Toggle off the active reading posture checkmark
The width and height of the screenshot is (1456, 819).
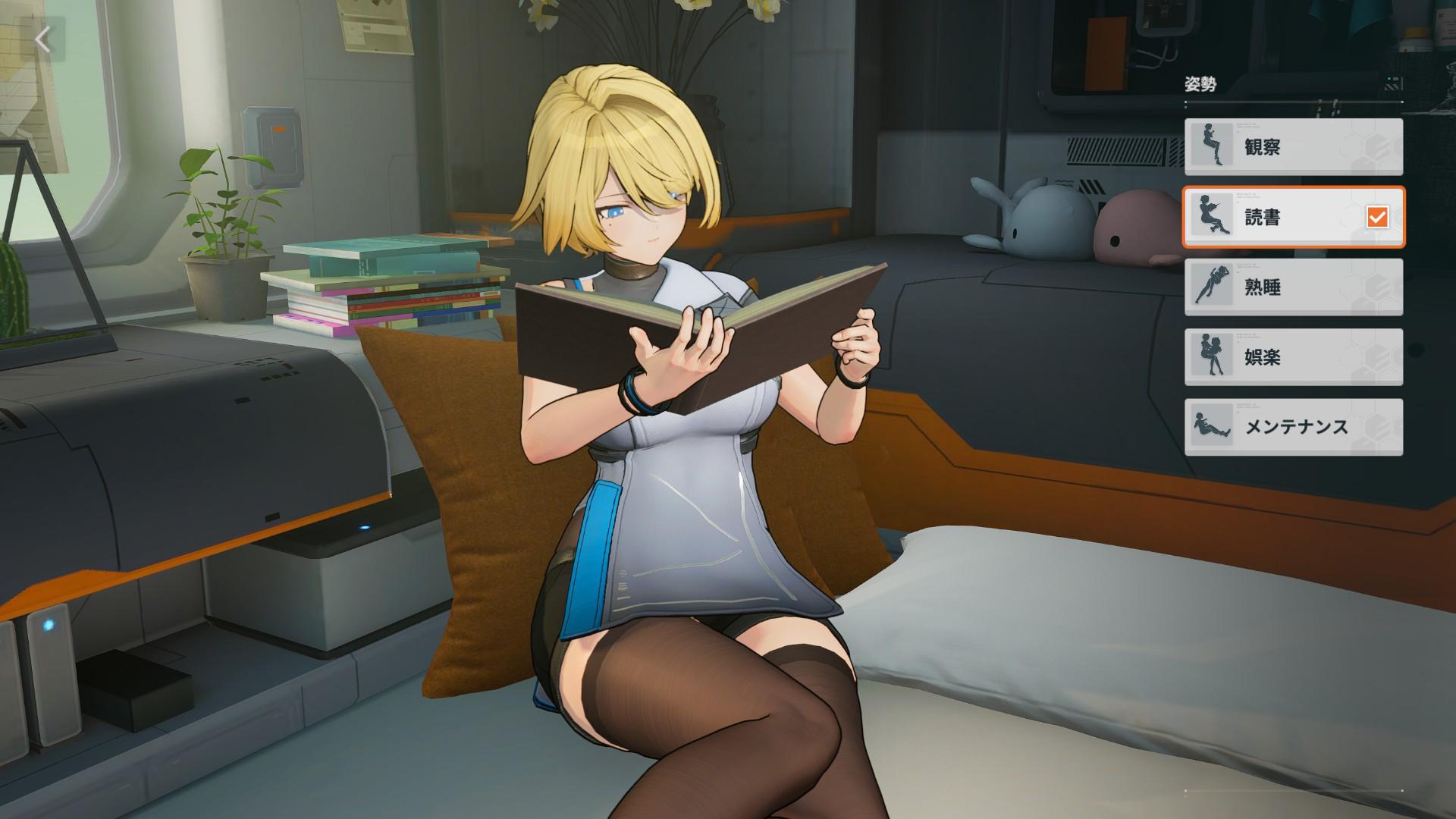pyautogui.click(x=1377, y=218)
